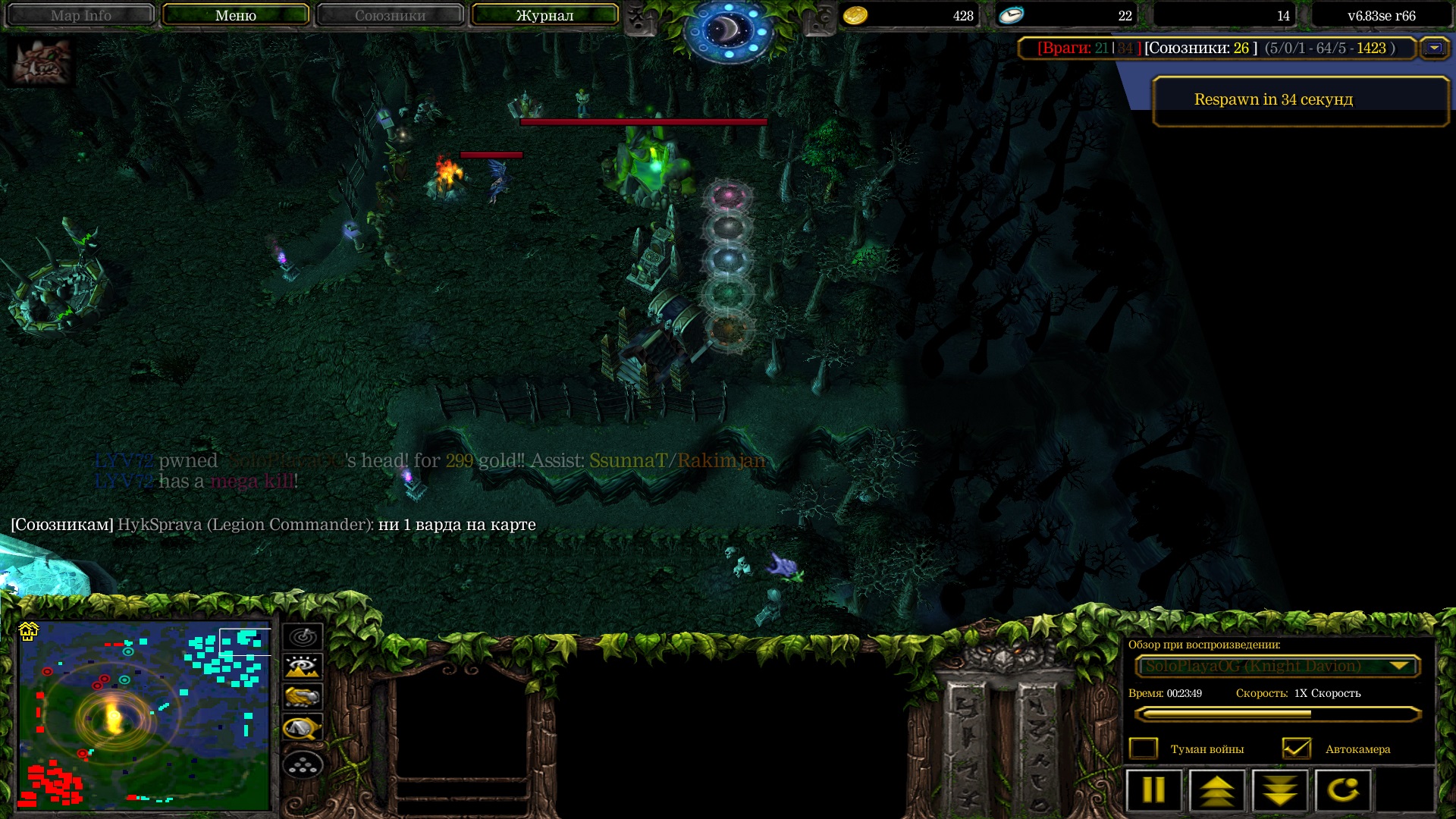Click on the minimap
1456x819 pixels.
pyautogui.click(x=144, y=714)
